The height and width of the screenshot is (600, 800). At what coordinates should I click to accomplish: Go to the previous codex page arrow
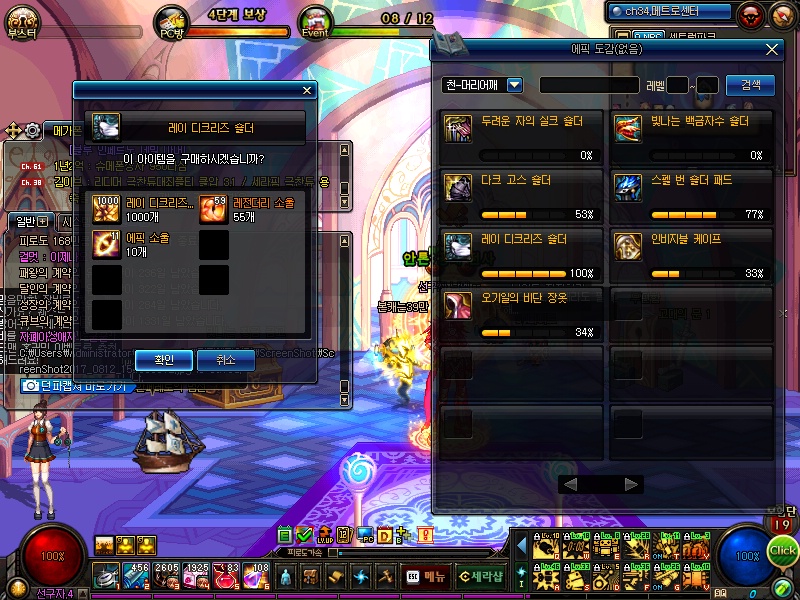tap(571, 484)
